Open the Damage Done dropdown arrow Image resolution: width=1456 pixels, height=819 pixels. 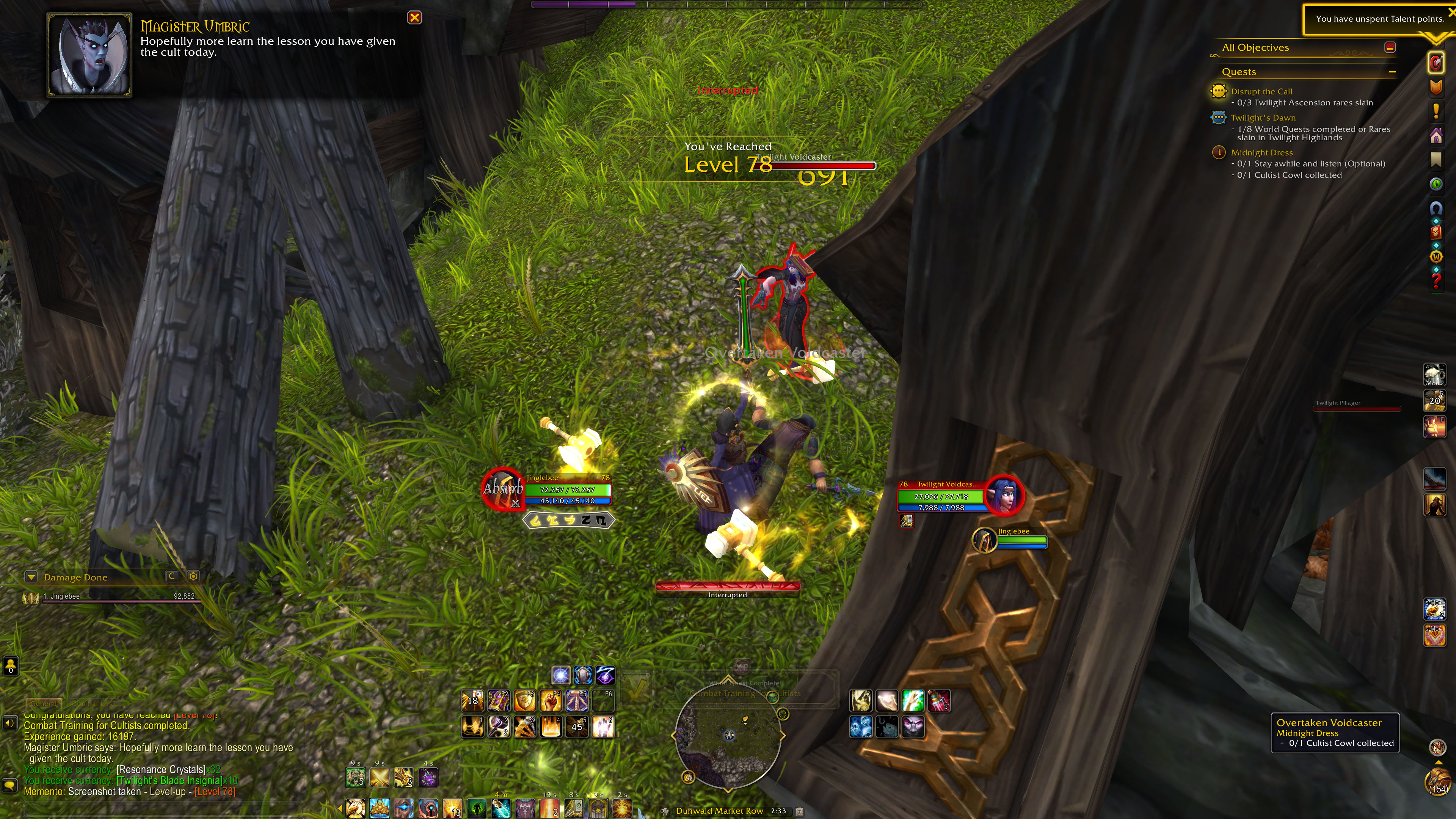coord(31,577)
